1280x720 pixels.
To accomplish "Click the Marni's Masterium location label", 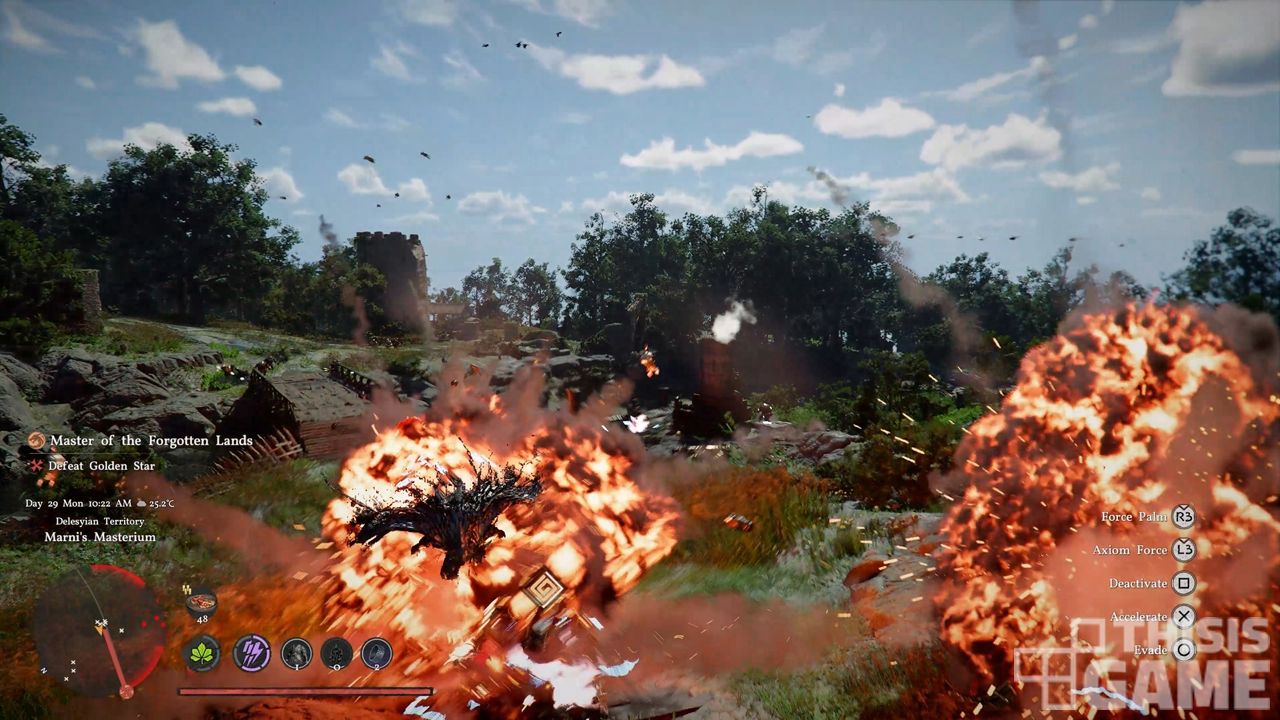I will [x=100, y=537].
